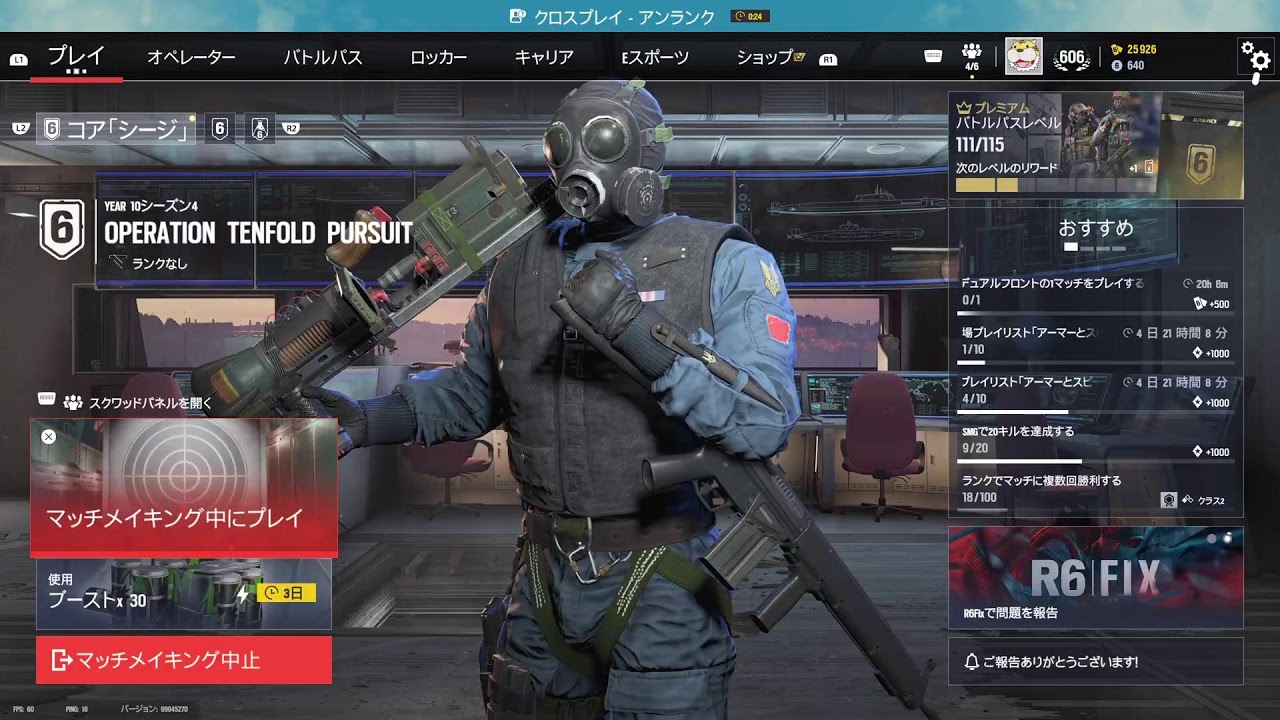The width and height of the screenshot is (1280, 720).
Task: Open the squad members icon showing 4/6
Action: pos(971,57)
